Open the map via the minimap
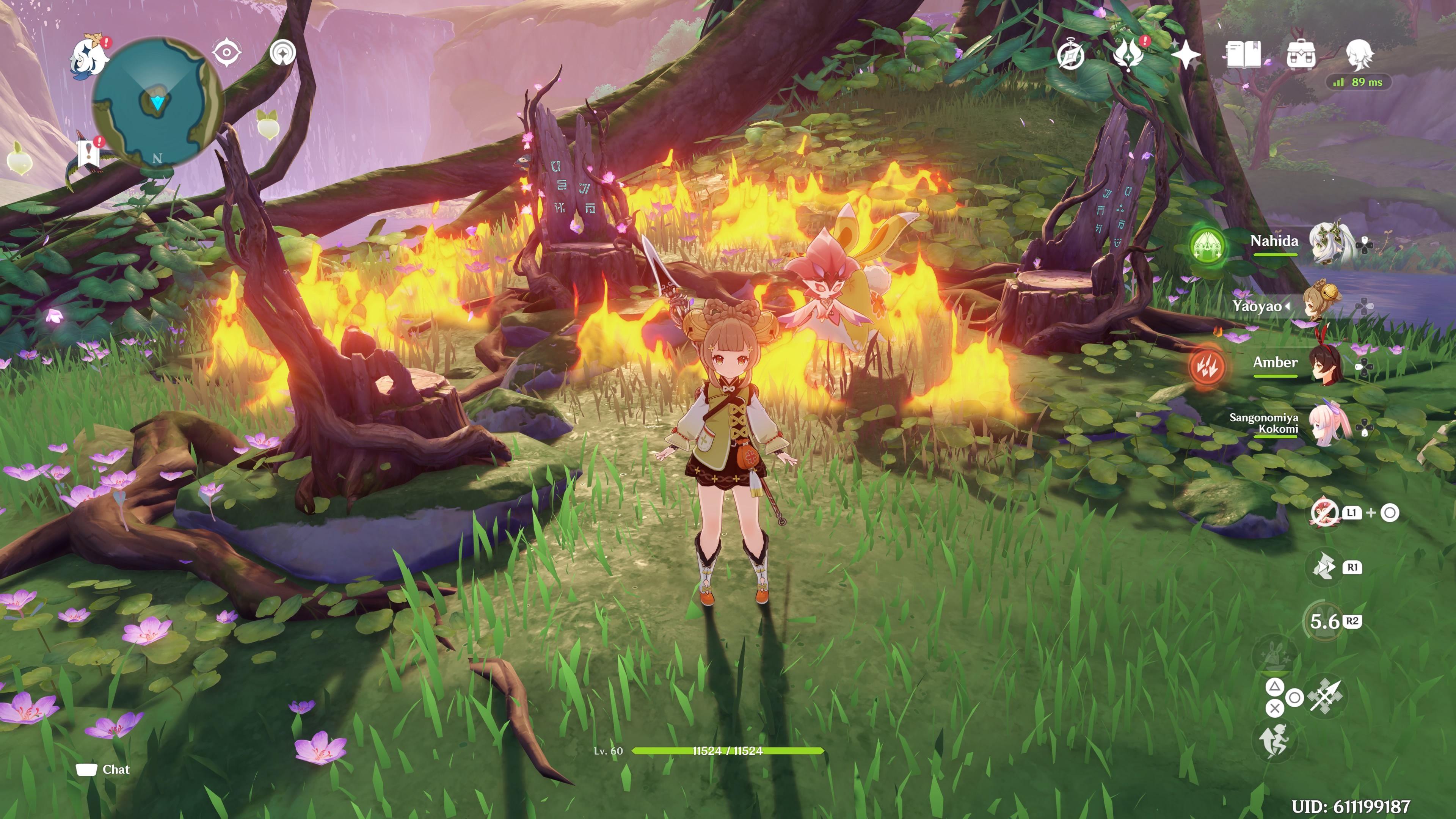Viewport: 1456px width, 819px height. (x=158, y=102)
